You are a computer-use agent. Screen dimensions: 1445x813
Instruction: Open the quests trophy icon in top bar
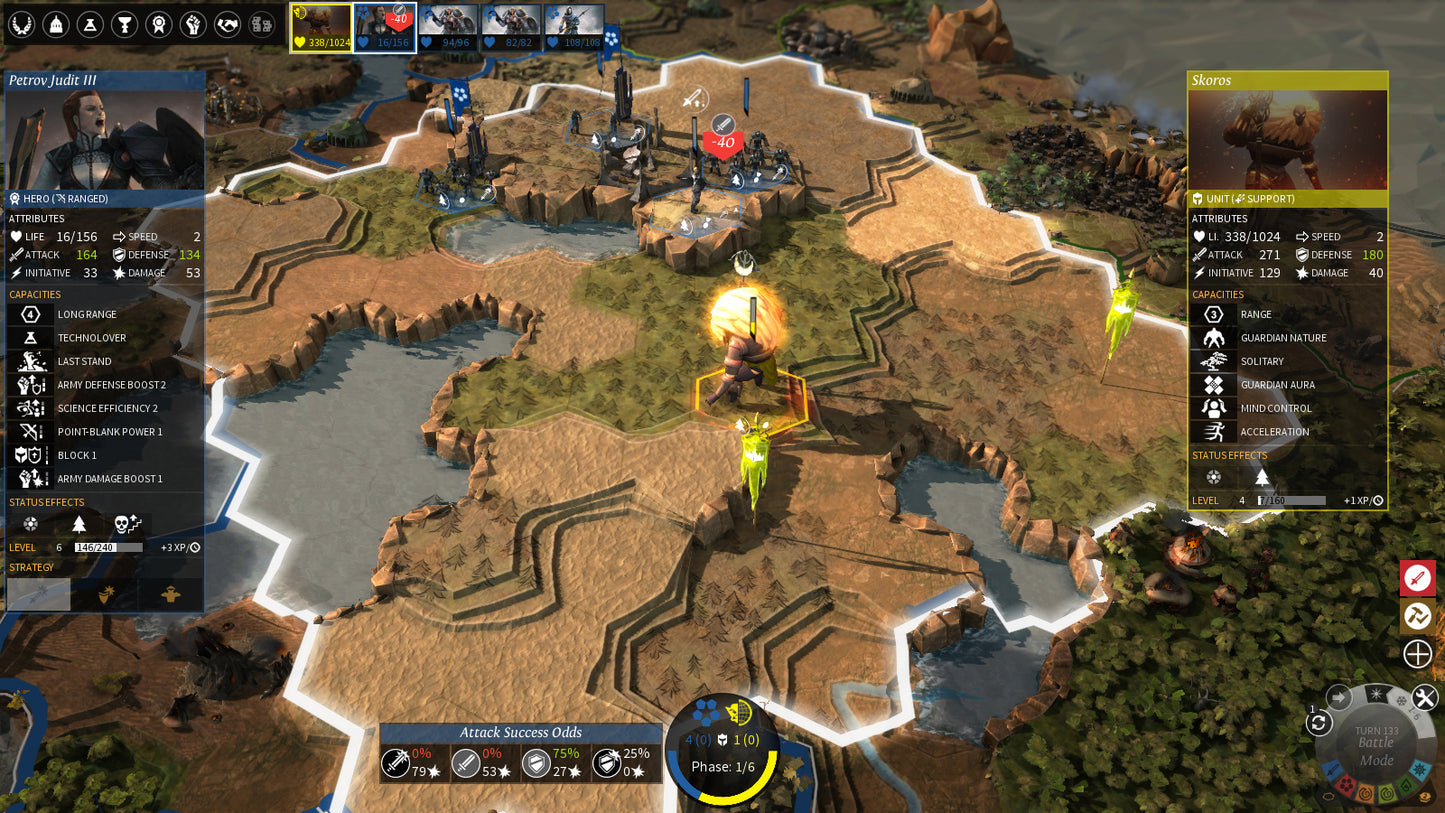point(124,24)
